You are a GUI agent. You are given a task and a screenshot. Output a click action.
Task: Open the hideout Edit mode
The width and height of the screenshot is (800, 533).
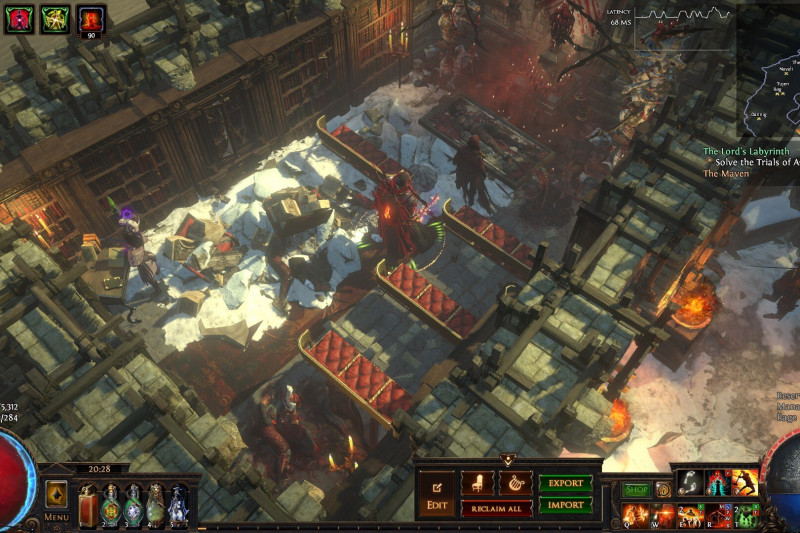coord(437,494)
